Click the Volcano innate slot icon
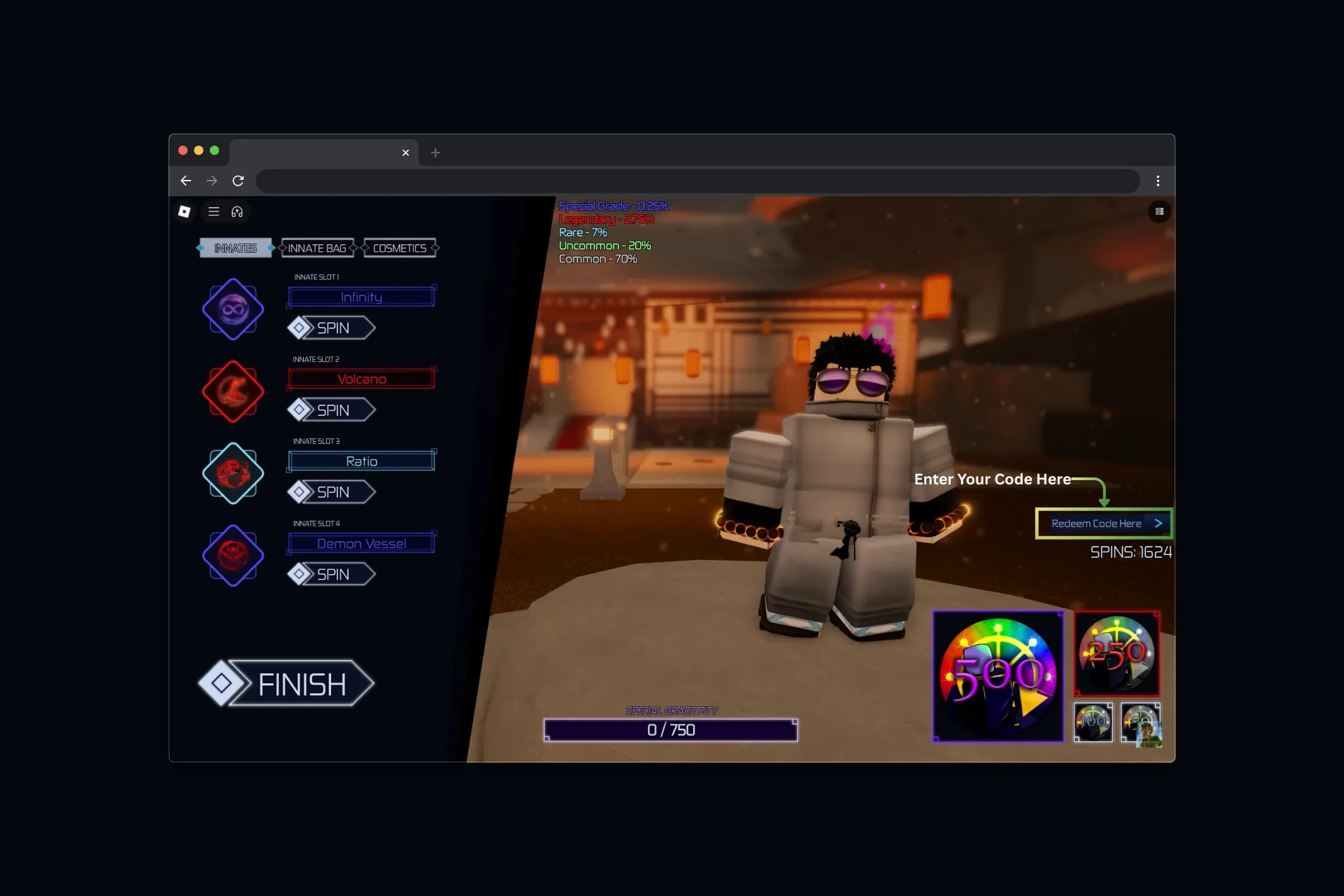The height and width of the screenshot is (896, 1344). coord(233,391)
